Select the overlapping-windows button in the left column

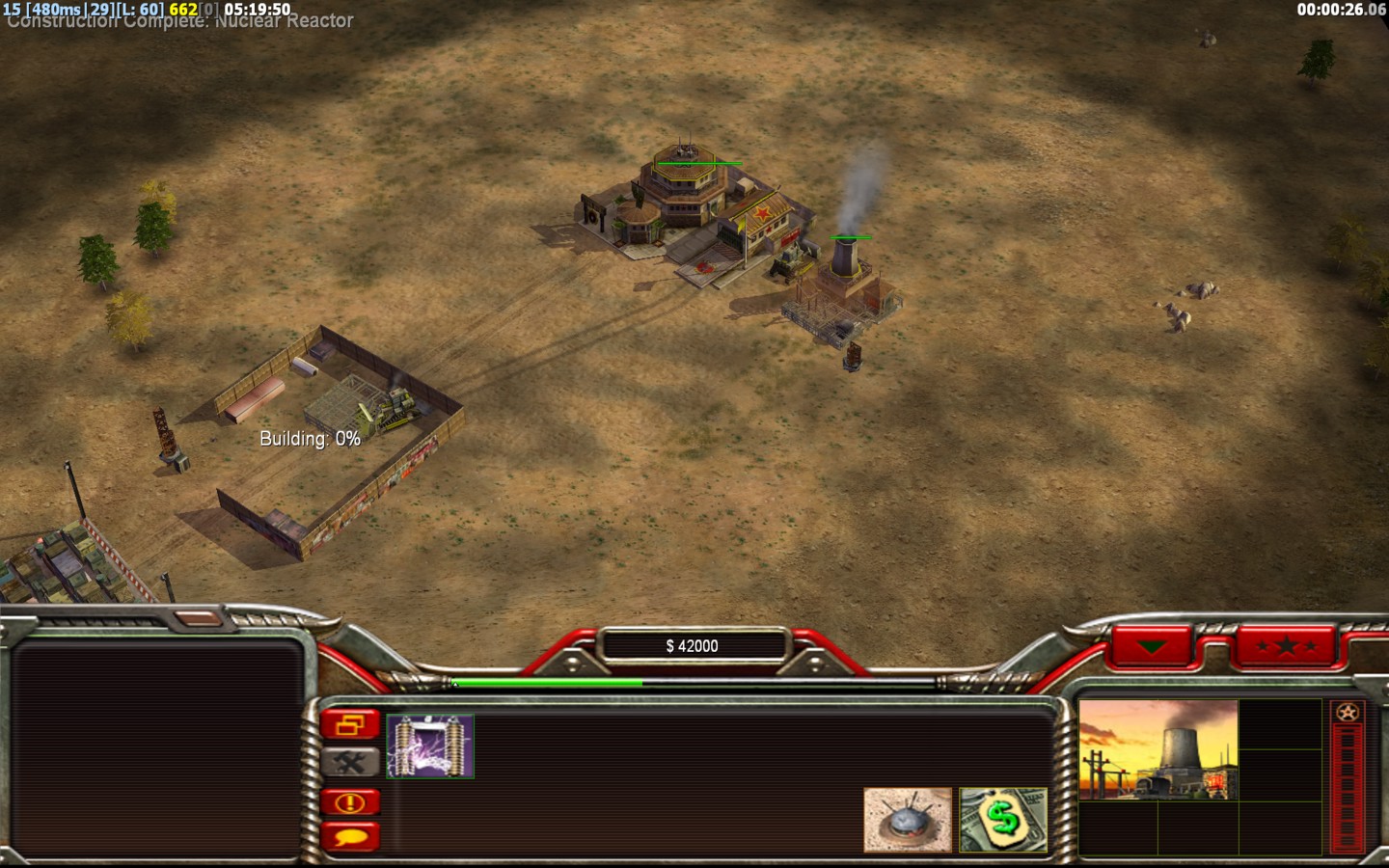[350, 724]
